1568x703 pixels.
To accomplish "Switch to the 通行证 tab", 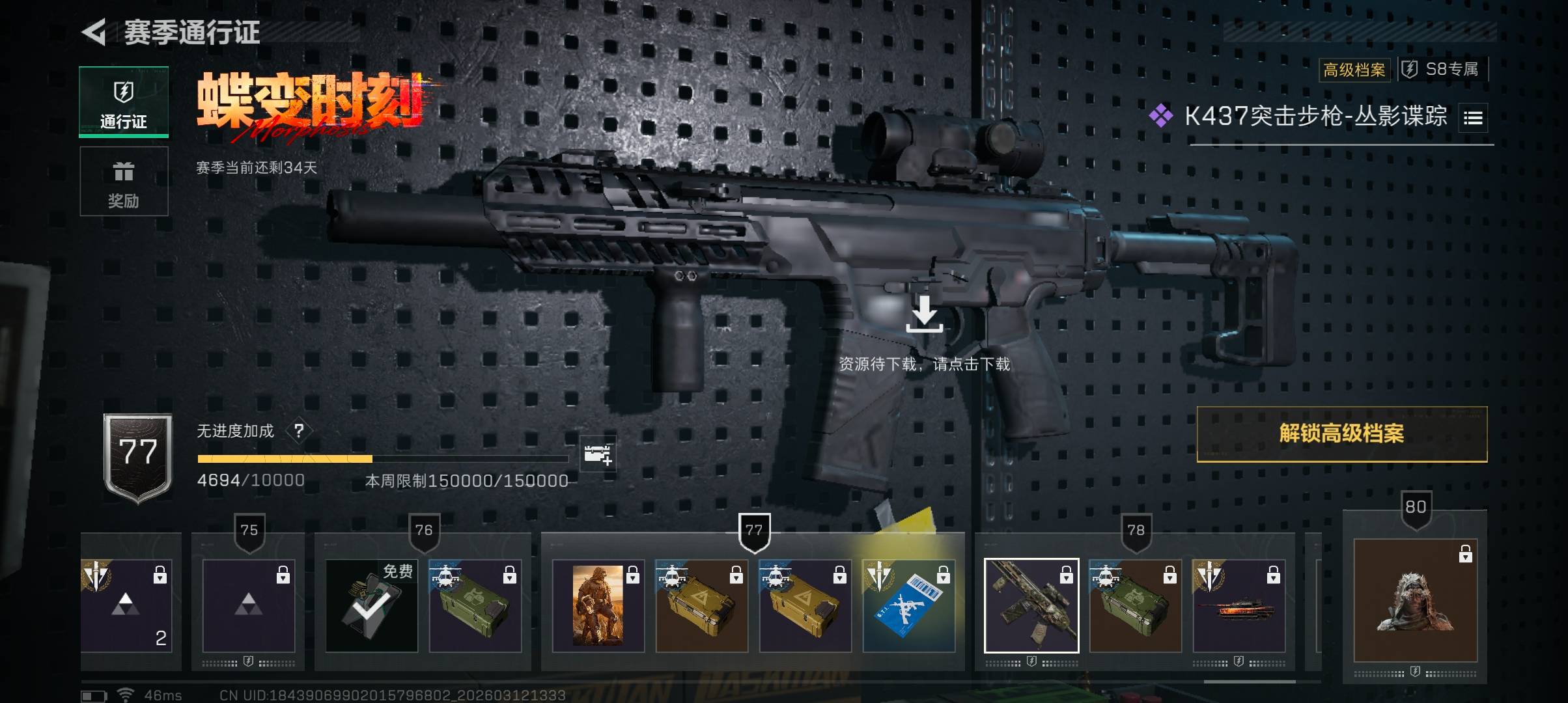I will click(x=124, y=102).
